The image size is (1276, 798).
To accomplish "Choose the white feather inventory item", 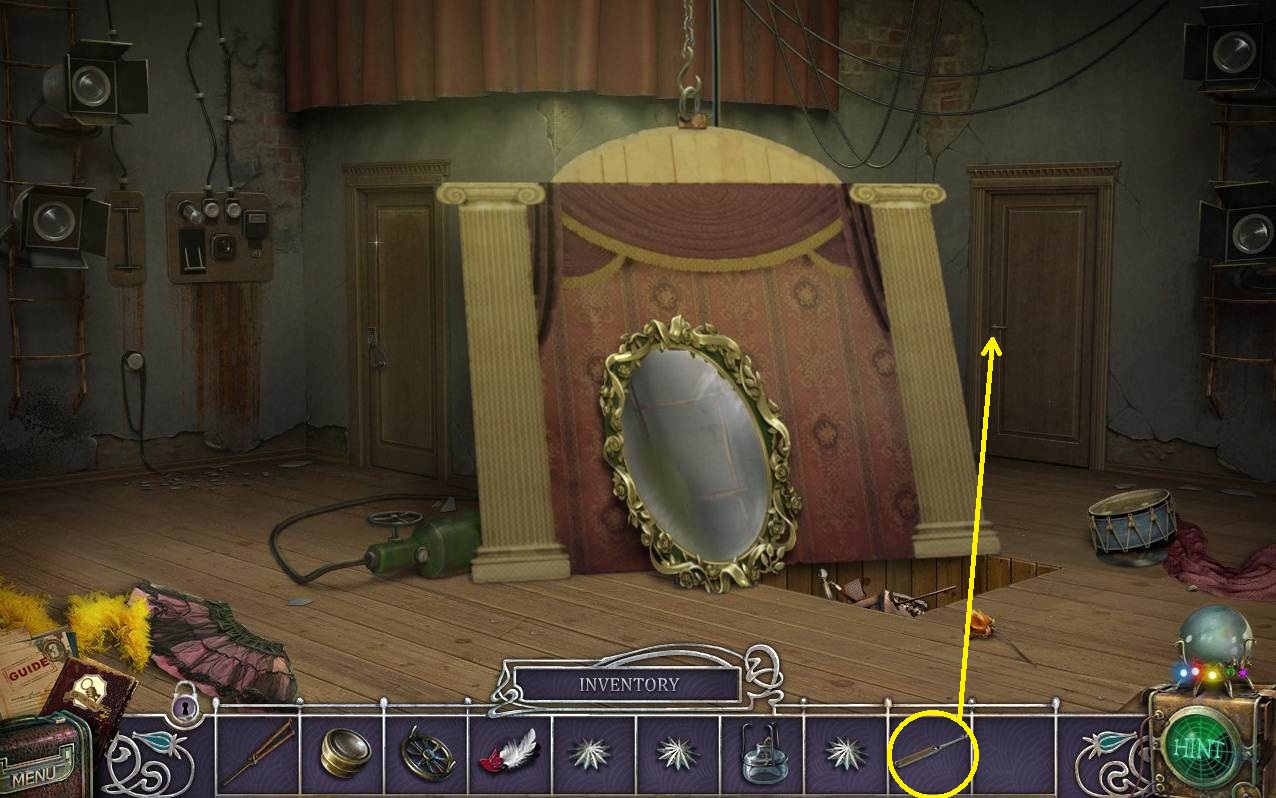I will point(512,750).
